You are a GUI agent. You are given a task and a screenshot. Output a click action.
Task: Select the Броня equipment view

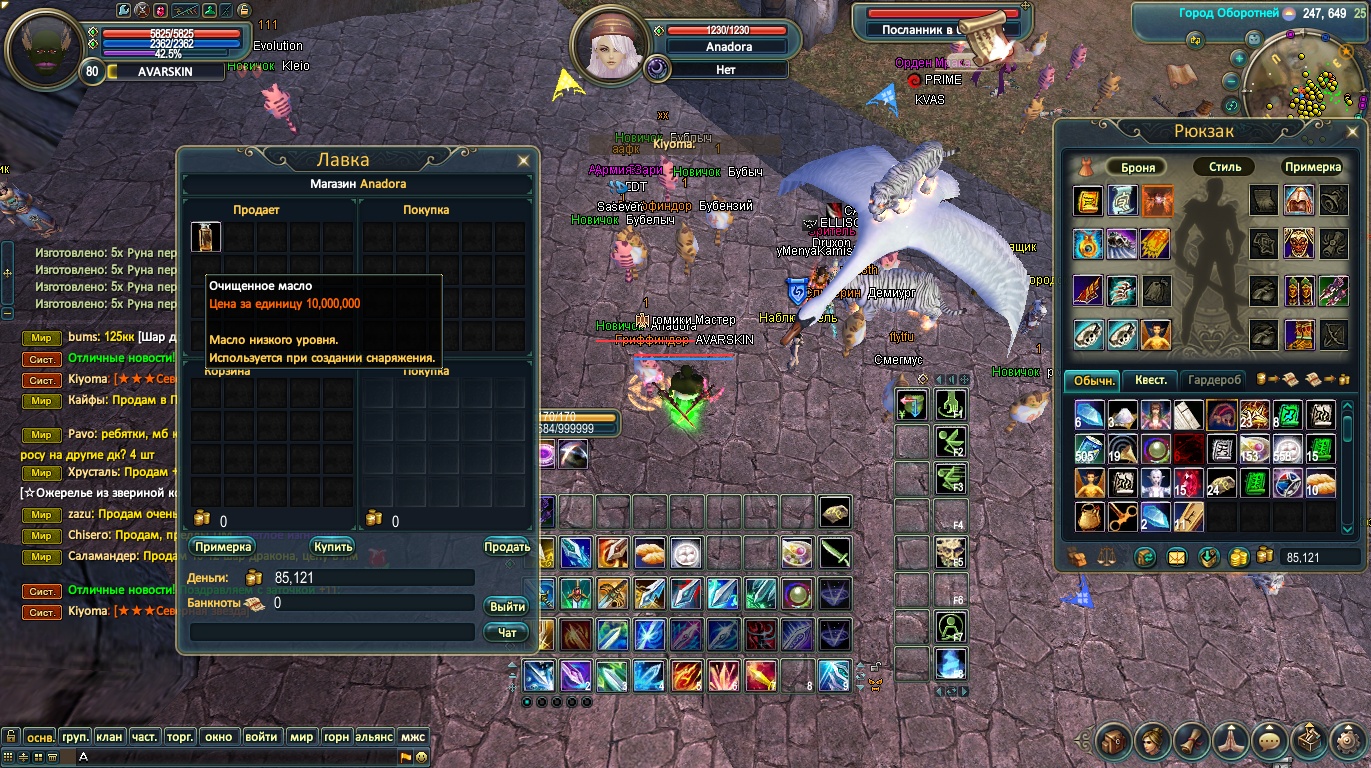pyautogui.click(x=1138, y=167)
